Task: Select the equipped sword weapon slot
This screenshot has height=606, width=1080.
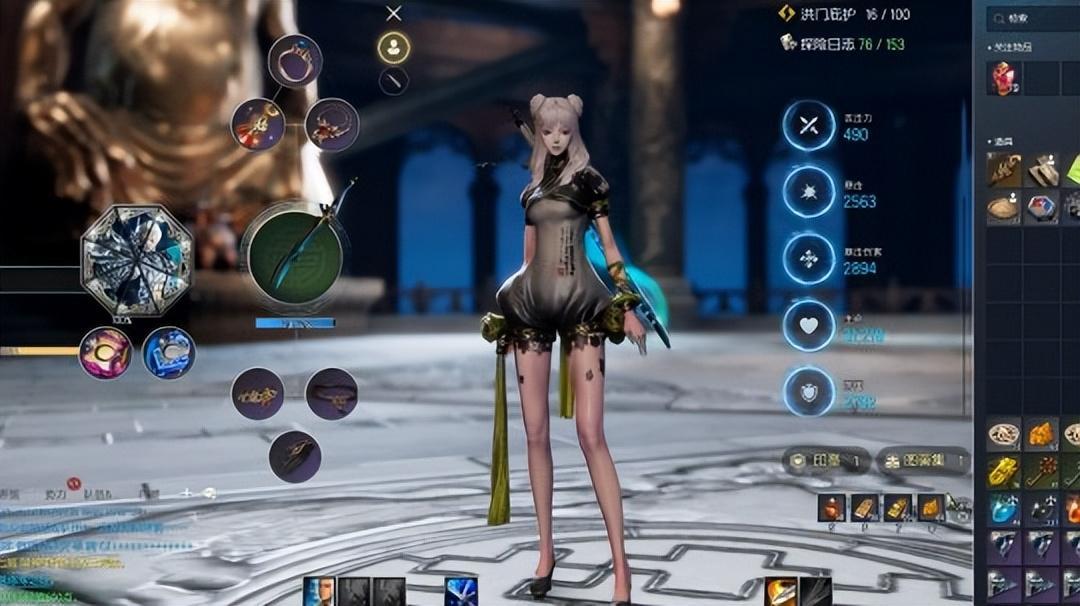Action: pyautogui.click(x=294, y=256)
